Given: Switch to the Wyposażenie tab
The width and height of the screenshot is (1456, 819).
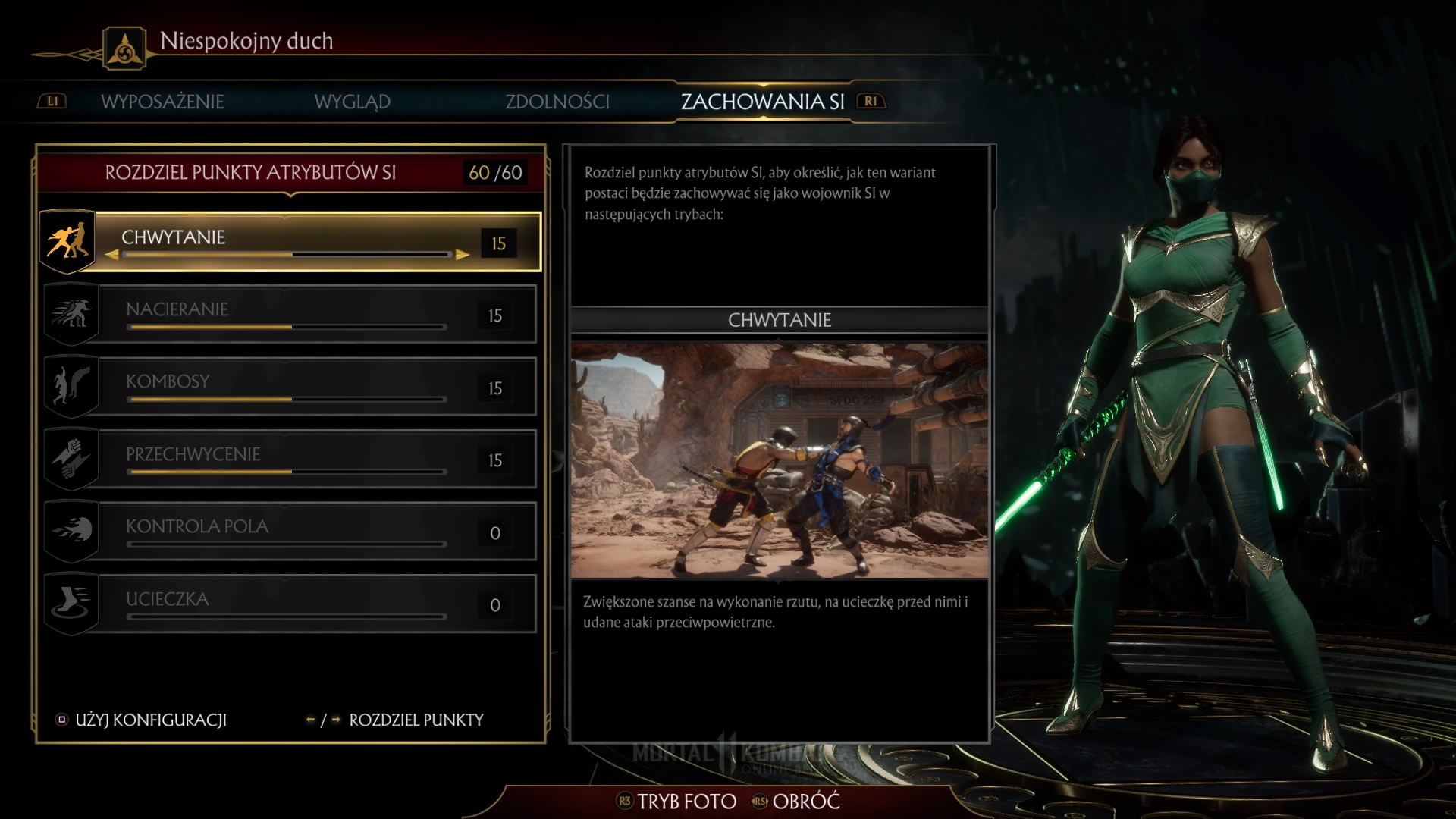Looking at the screenshot, I should [162, 102].
